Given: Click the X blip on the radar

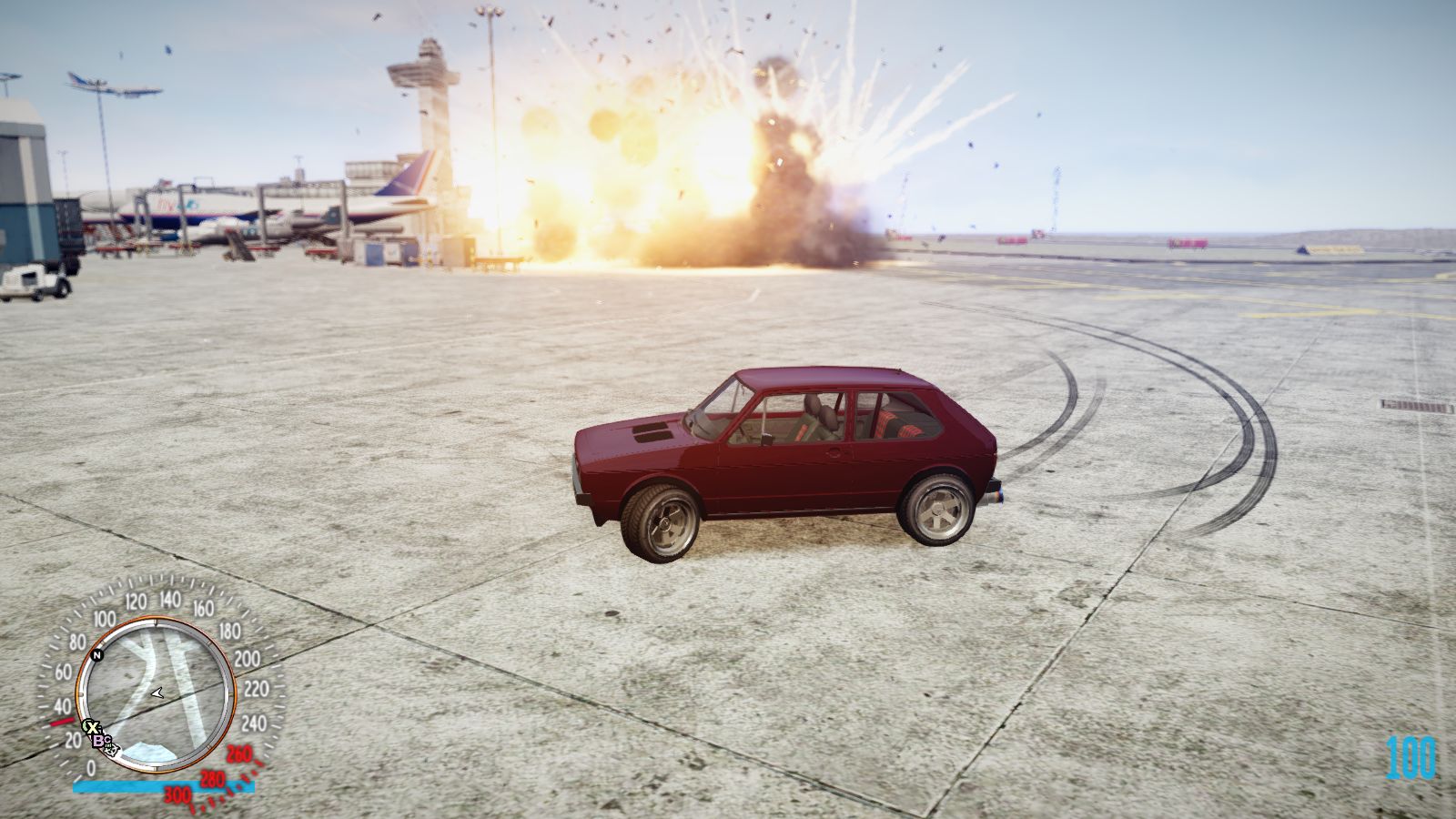Looking at the screenshot, I should [91, 726].
